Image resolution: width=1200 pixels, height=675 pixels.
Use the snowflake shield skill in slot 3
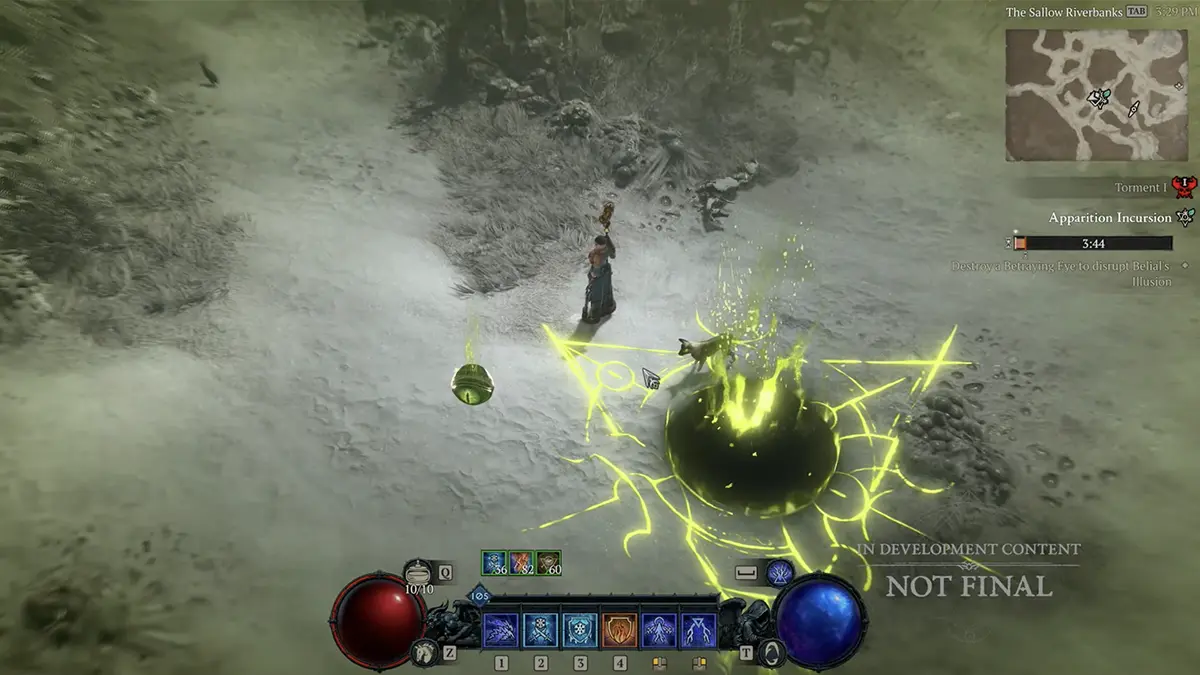(x=580, y=630)
